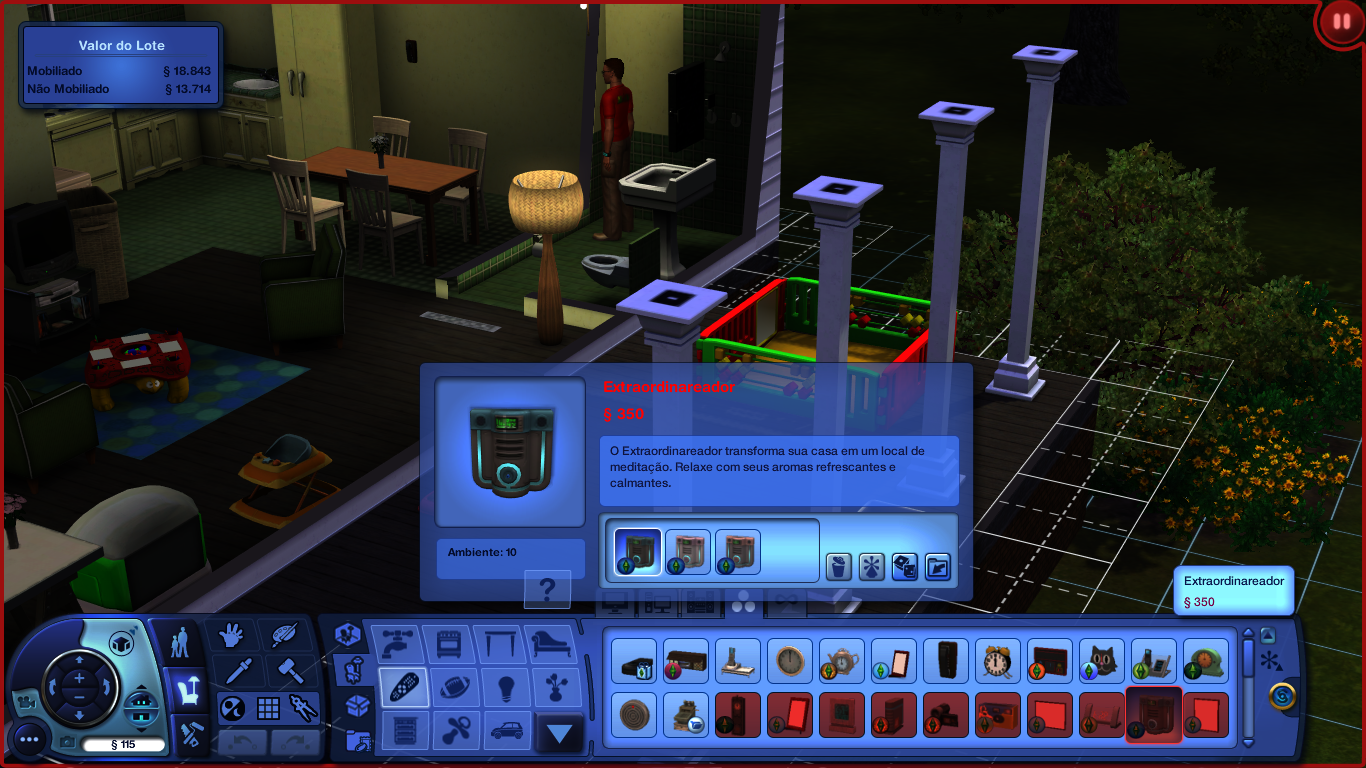The image size is (1366, 768).
Task: Select the teapot item in catalog
Action: point(842,661)
